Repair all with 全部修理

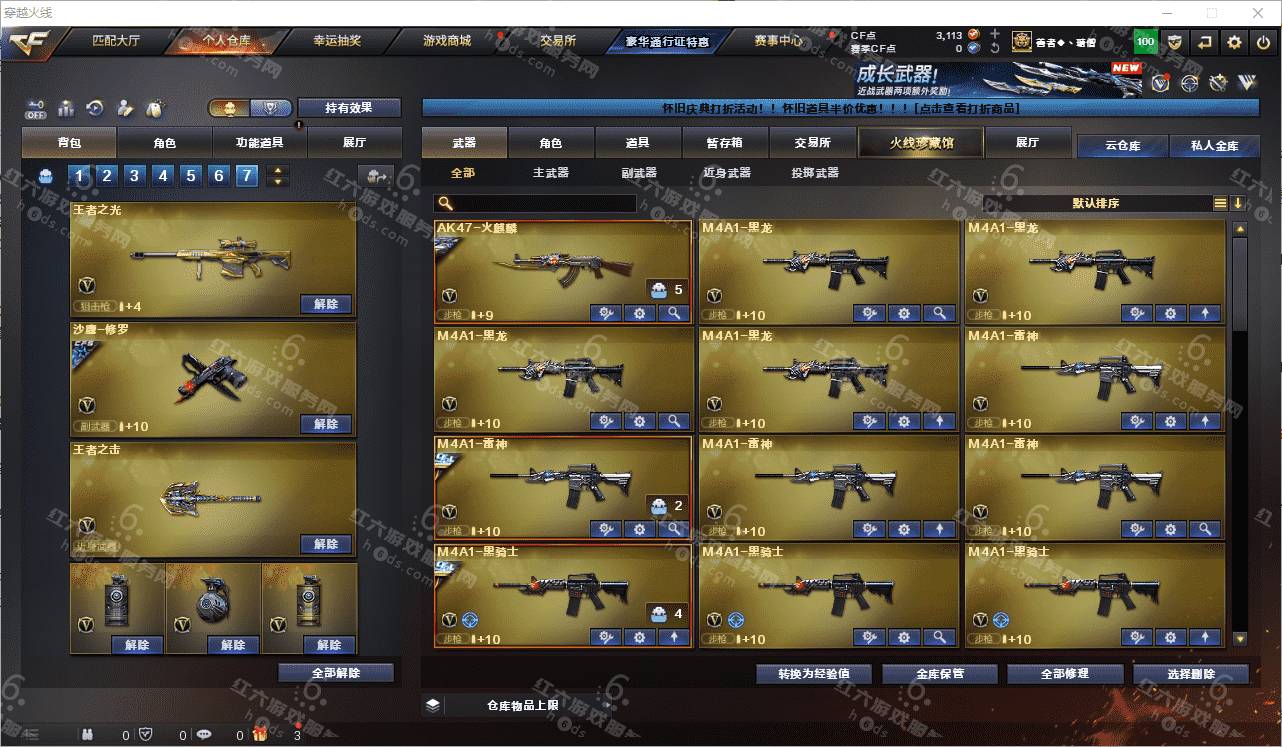[1063, 674]
